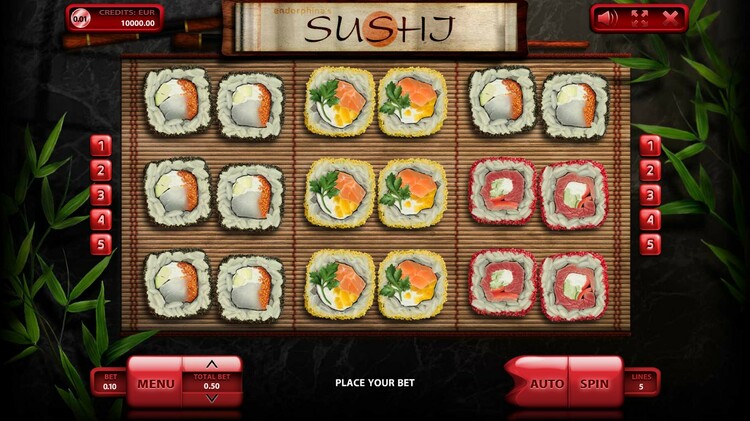The height and width of the screenshot is (421, 750).
Task: Open the MENU panel
Action: (156, 383)
